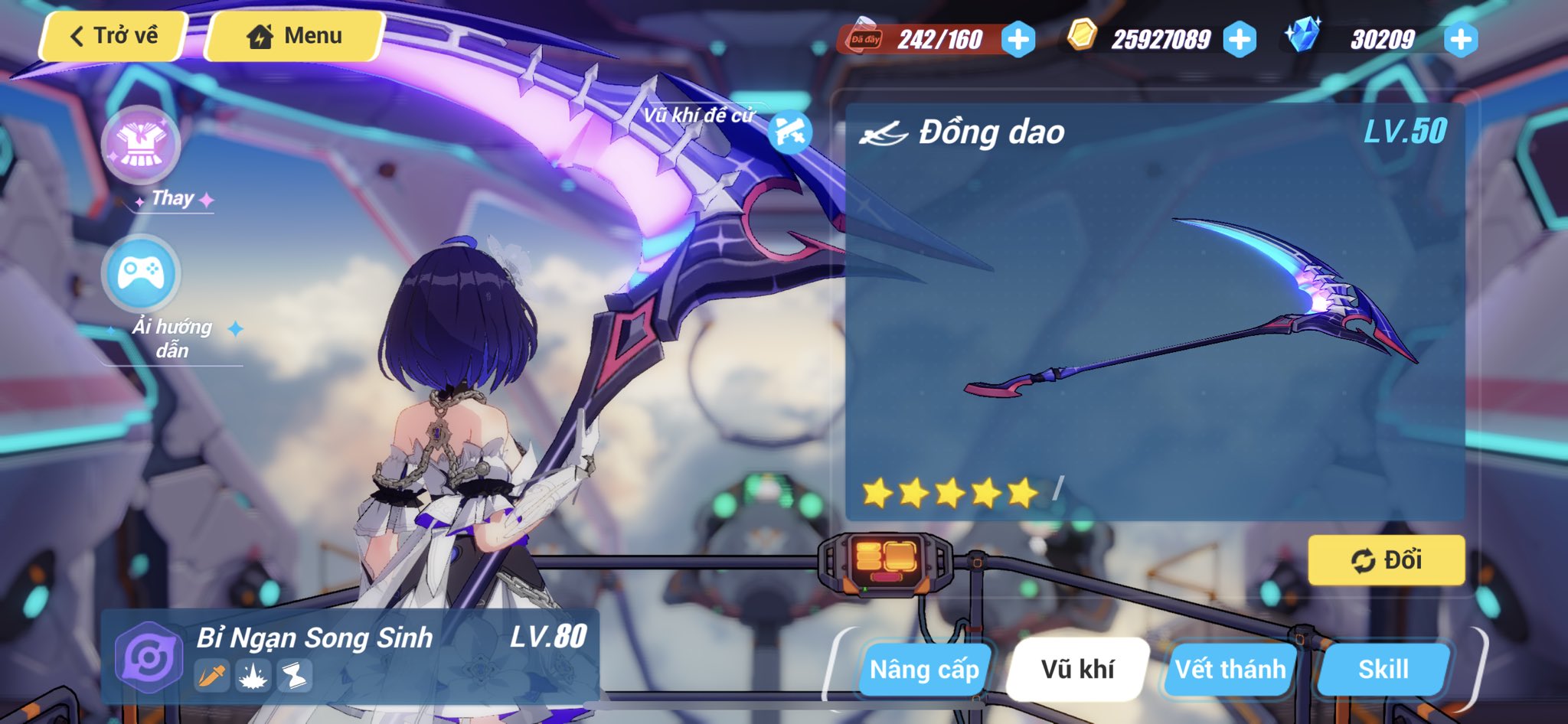Click the purple valkyrie emblem icon
This screenshot has width=1568, height=724.
pos(147,658)
